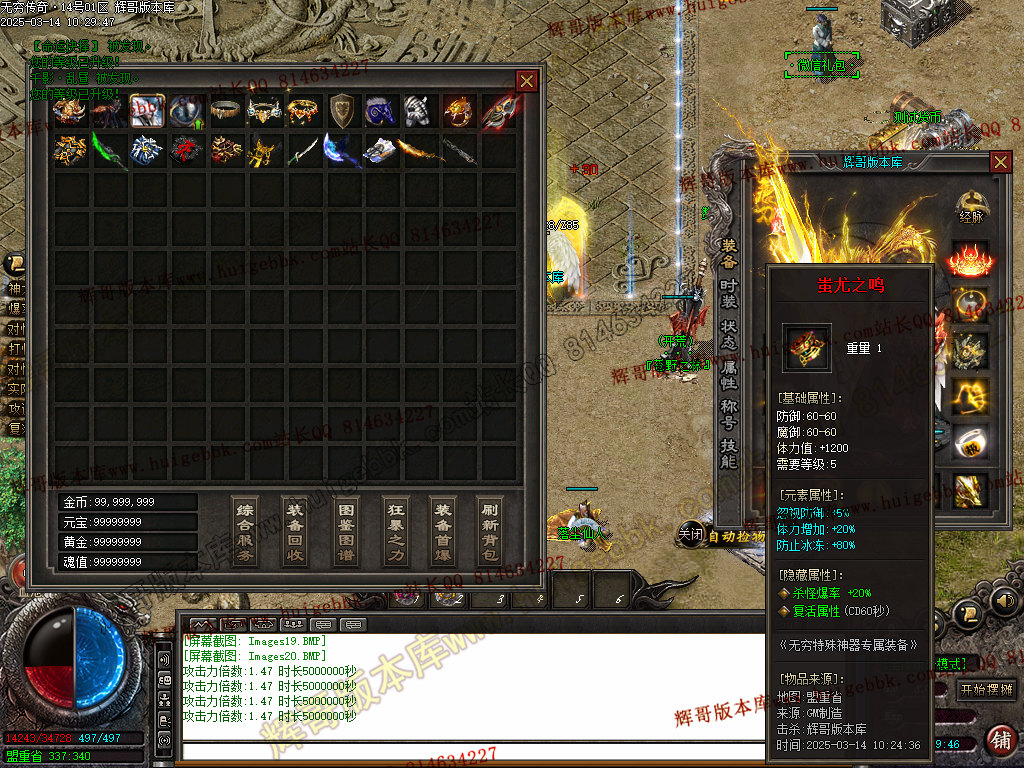Open the 经脉 meridian button
This screenshot has width=1024, height=768.
click(x=970, y=206)
